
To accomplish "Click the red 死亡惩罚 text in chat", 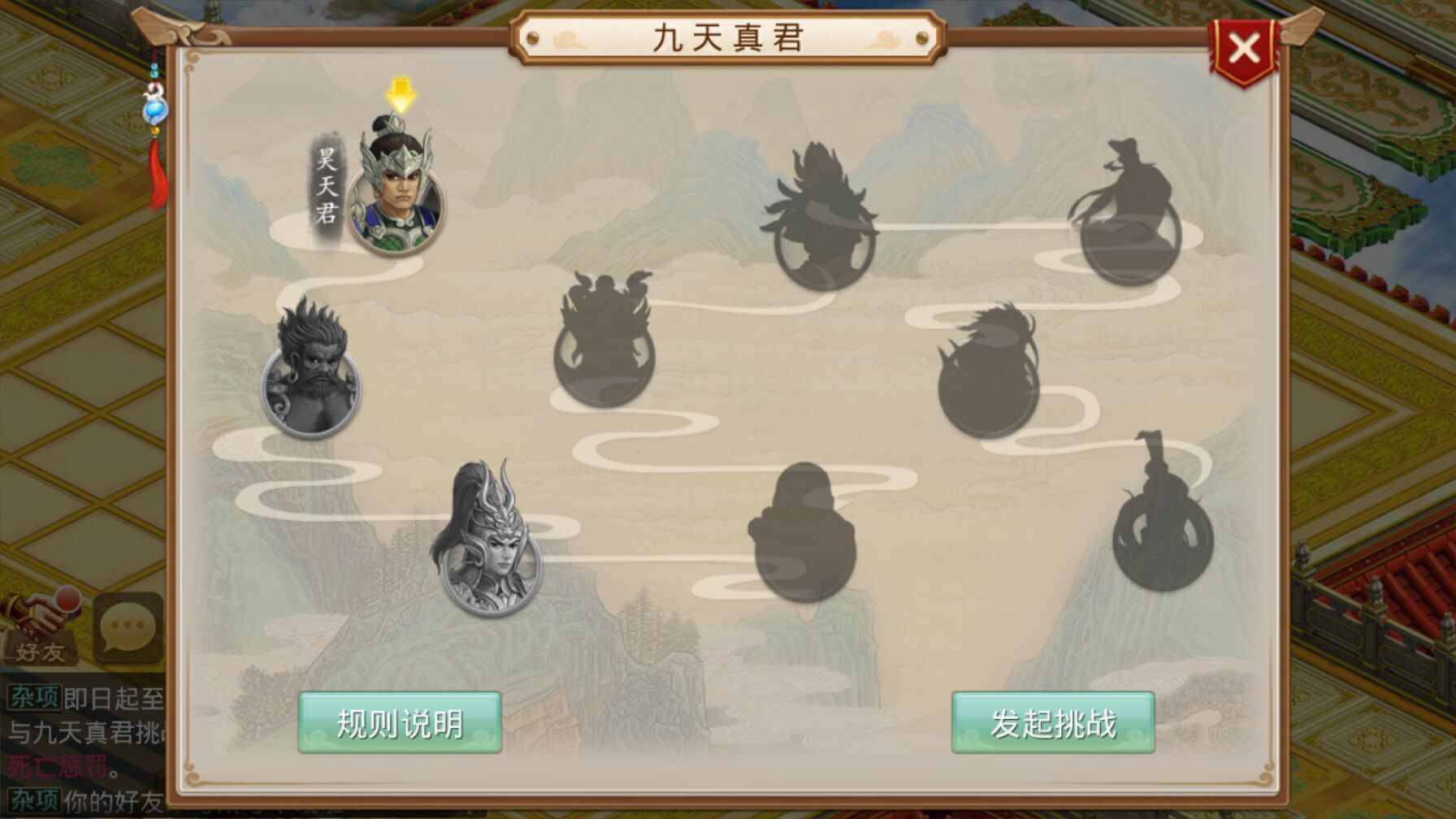I will [x=49, y=765].
